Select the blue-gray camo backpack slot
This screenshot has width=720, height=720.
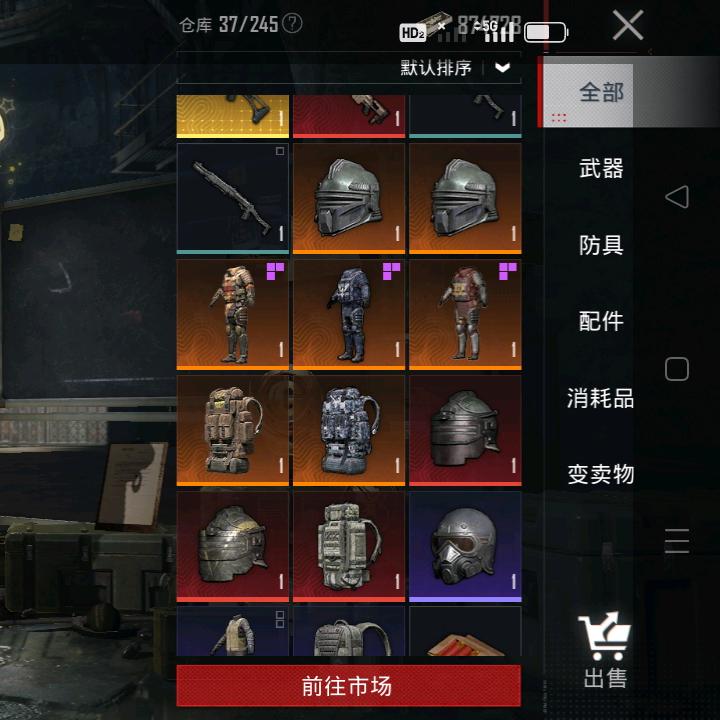(348, 429)
